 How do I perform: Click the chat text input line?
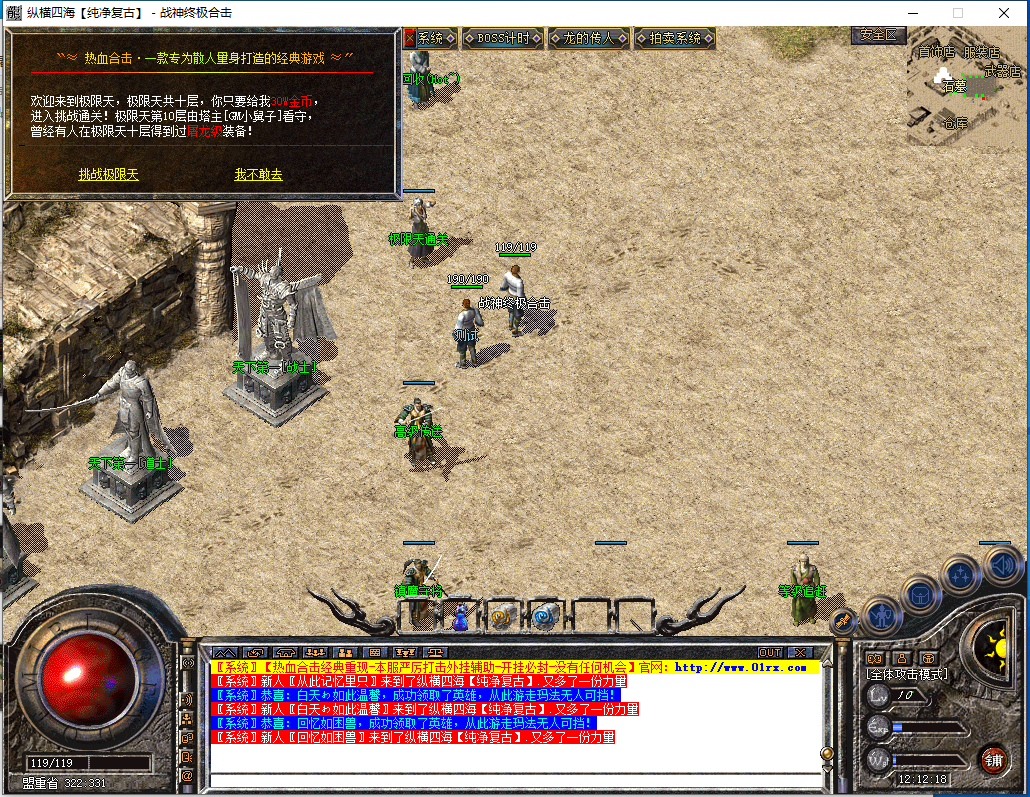pos(510,780)
